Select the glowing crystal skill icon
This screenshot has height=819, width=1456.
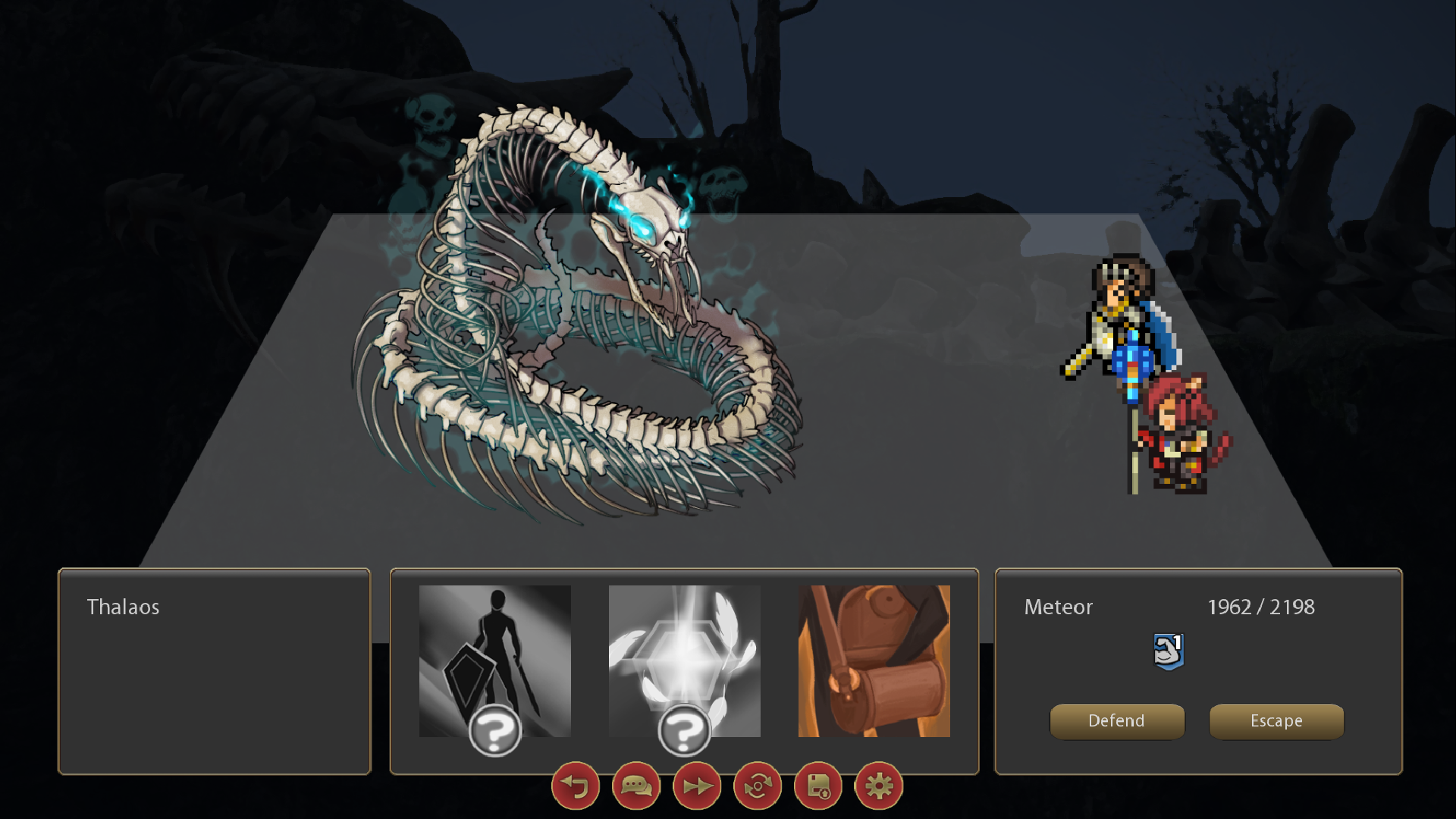(683, 660)
